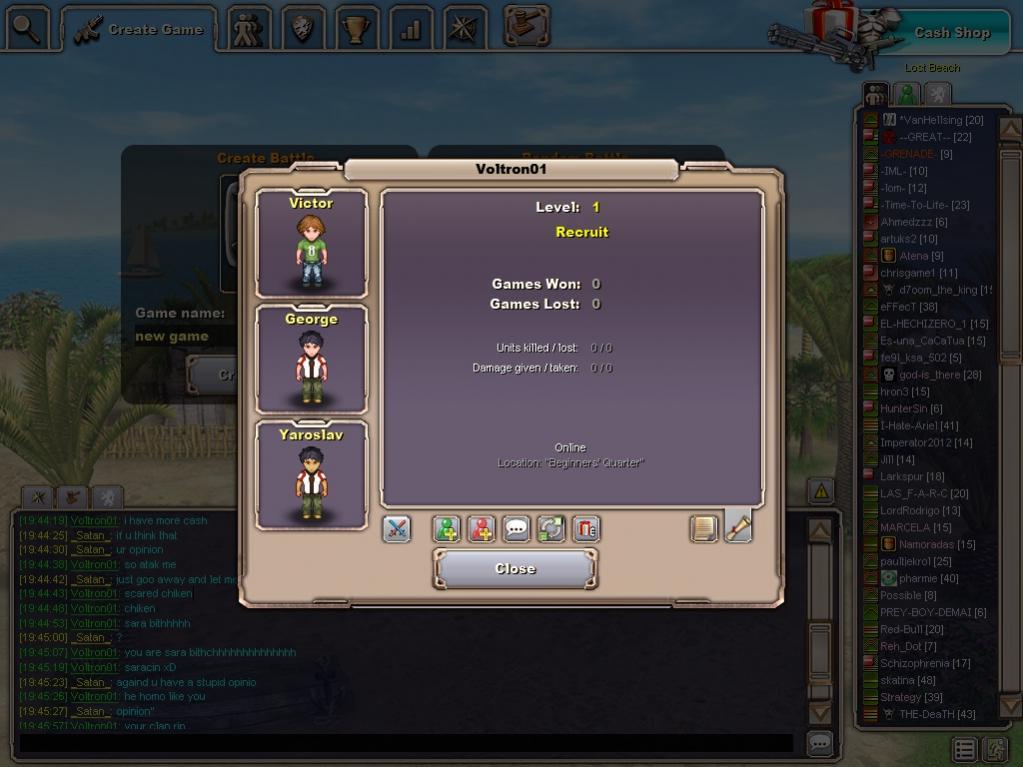
Task: Select the Victor character portrait
Action: pyautogui.click(x=311, y=243)
